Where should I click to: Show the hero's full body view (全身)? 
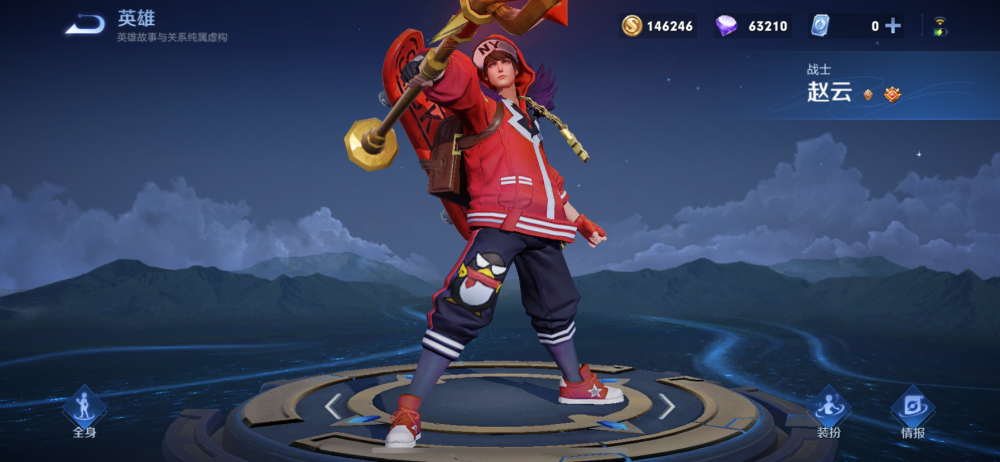tap(85, 412)
